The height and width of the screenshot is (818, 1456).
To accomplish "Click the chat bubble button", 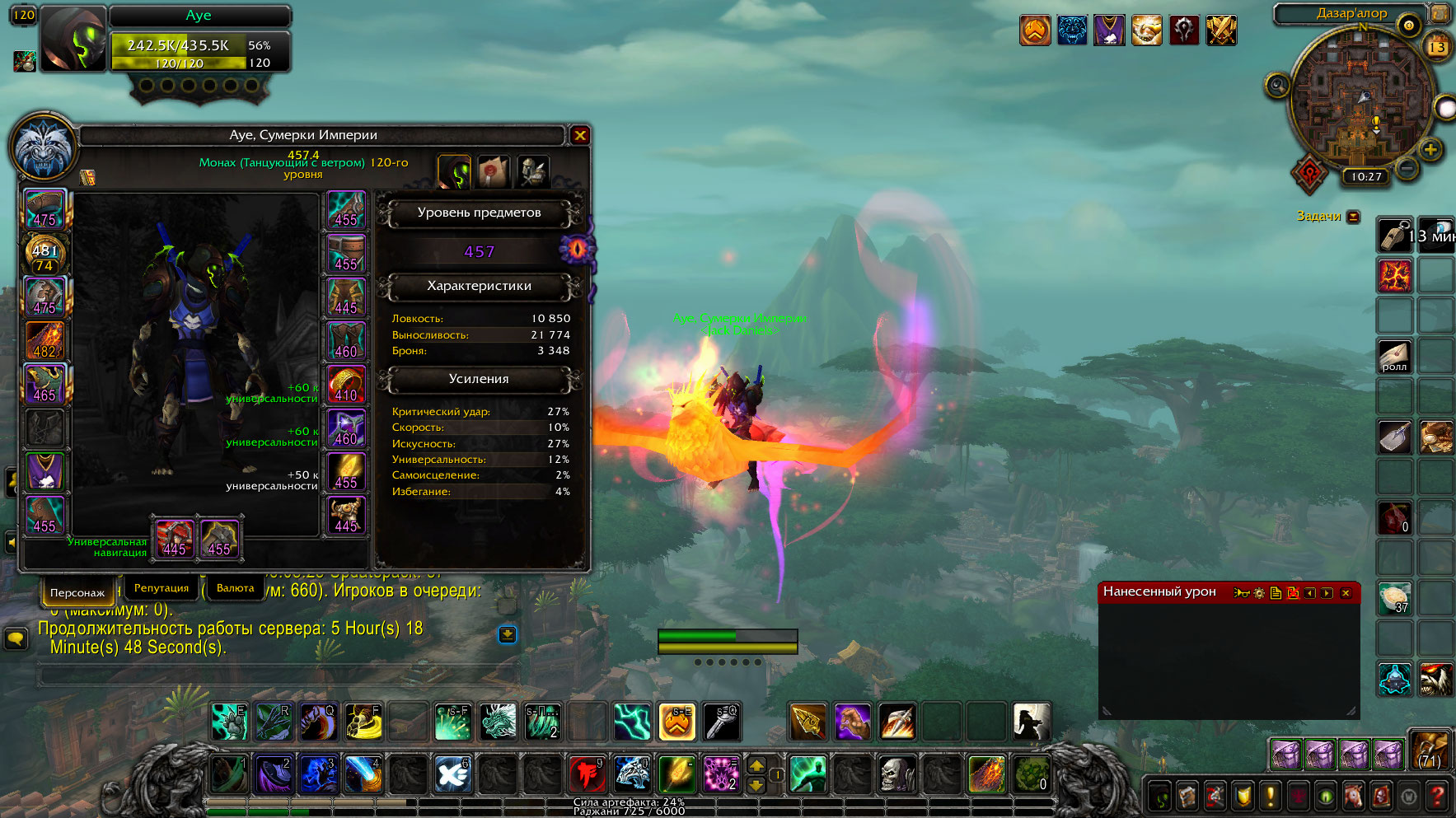I will (x=16, y=638).
